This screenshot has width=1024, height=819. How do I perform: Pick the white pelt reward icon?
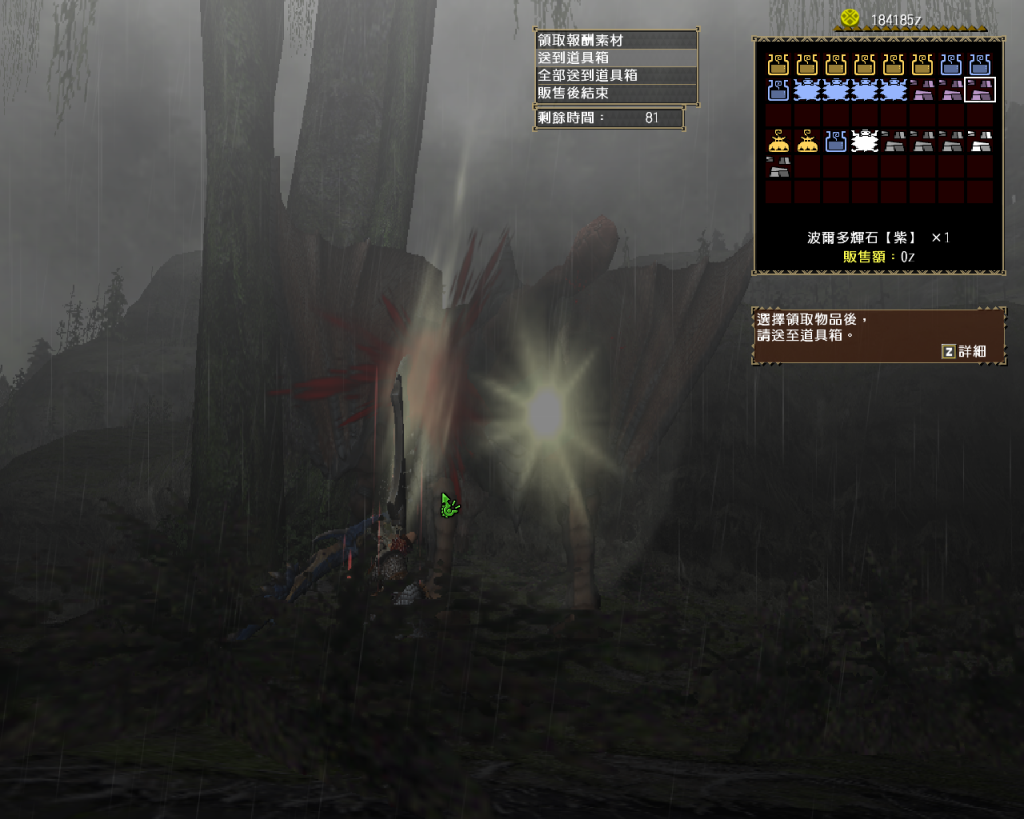click(x=865, y=142)
